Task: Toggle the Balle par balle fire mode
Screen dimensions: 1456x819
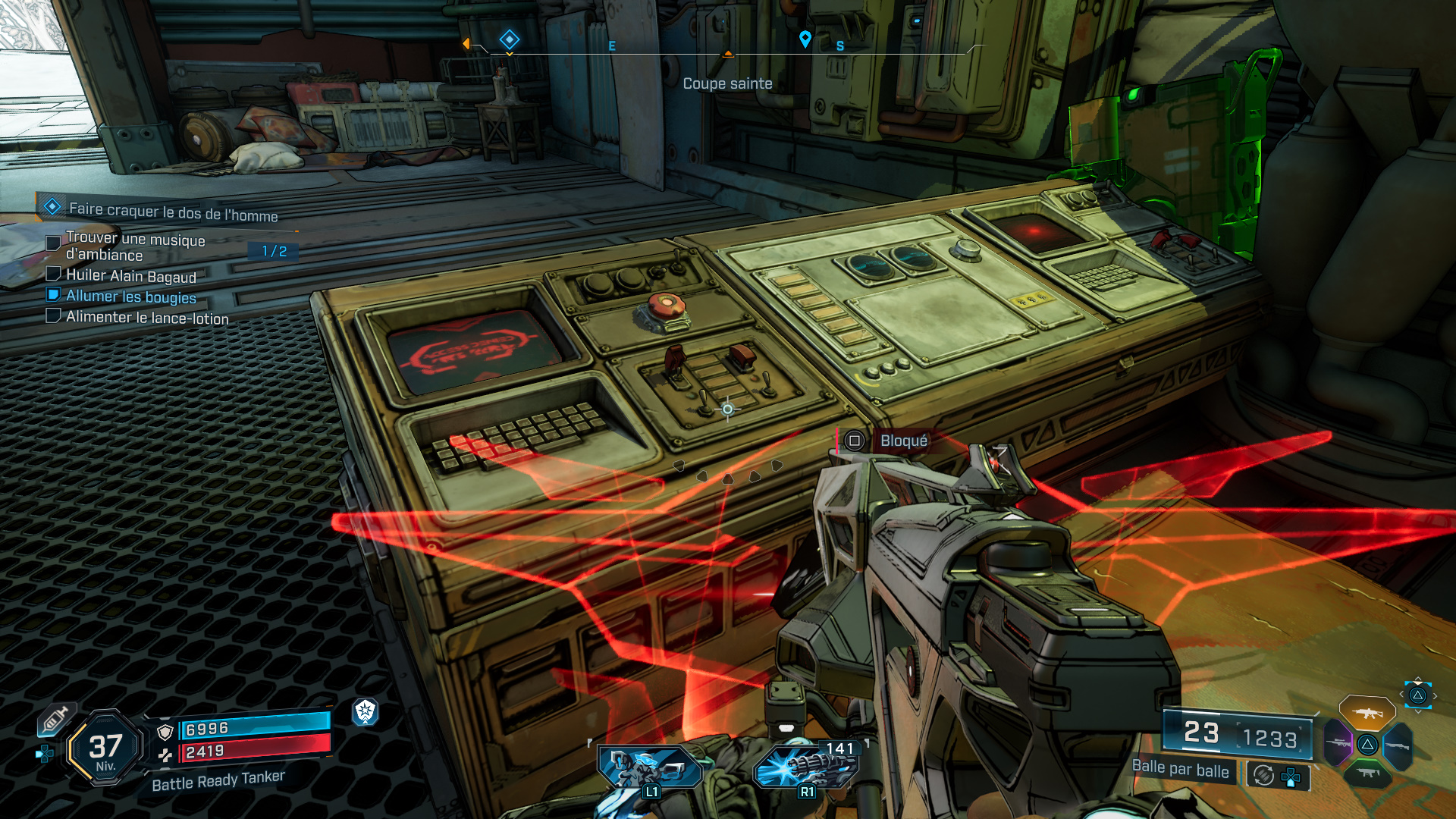Action: coord(1180,769)
